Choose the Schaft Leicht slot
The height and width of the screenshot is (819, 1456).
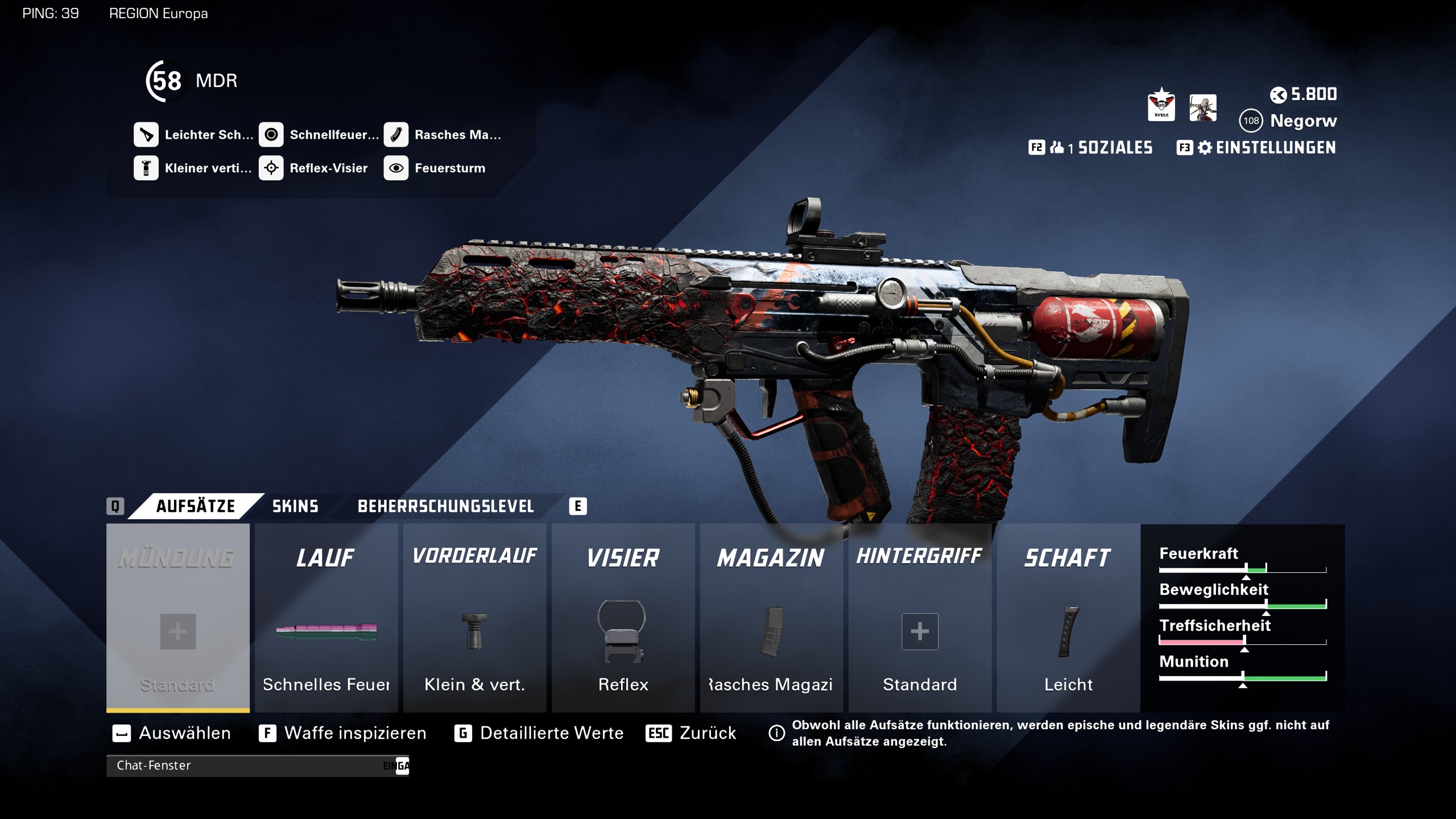point(1069,618)
